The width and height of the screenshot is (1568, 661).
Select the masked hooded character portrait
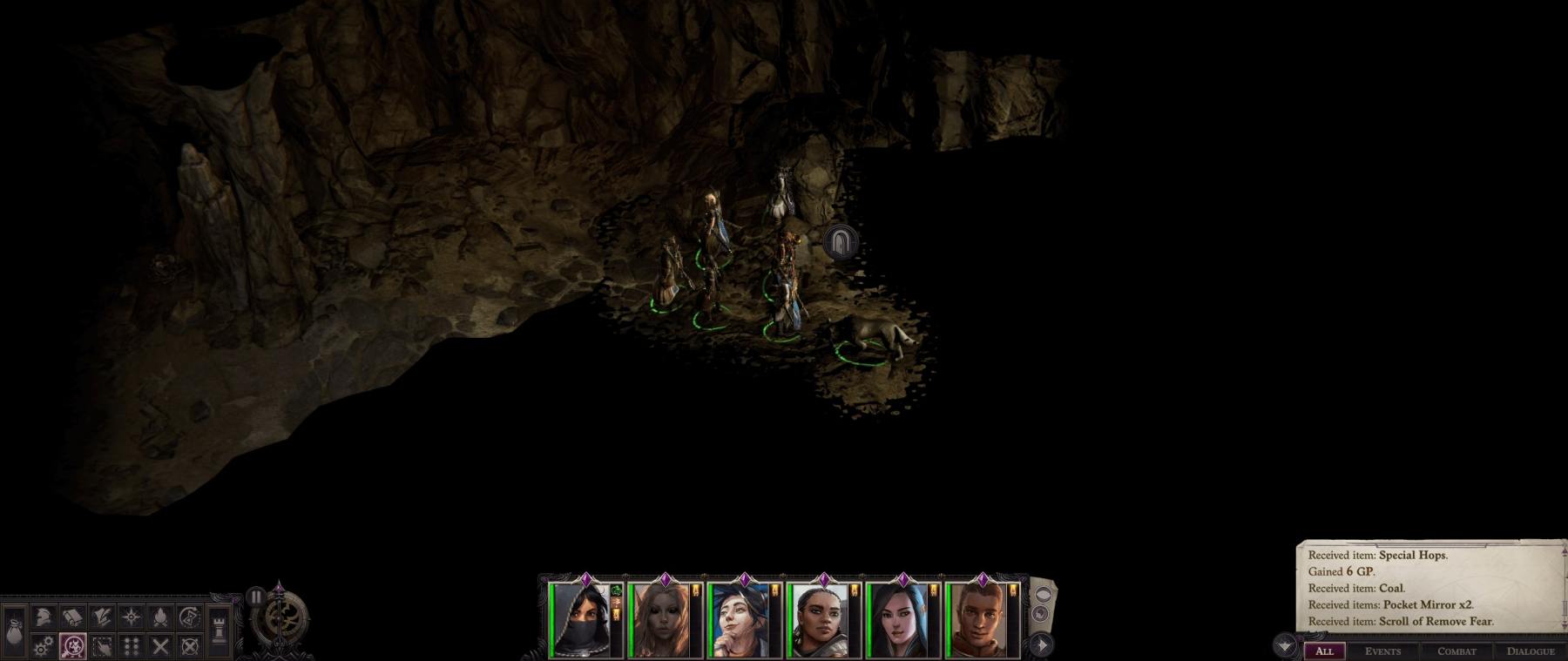tap(581, 620)
